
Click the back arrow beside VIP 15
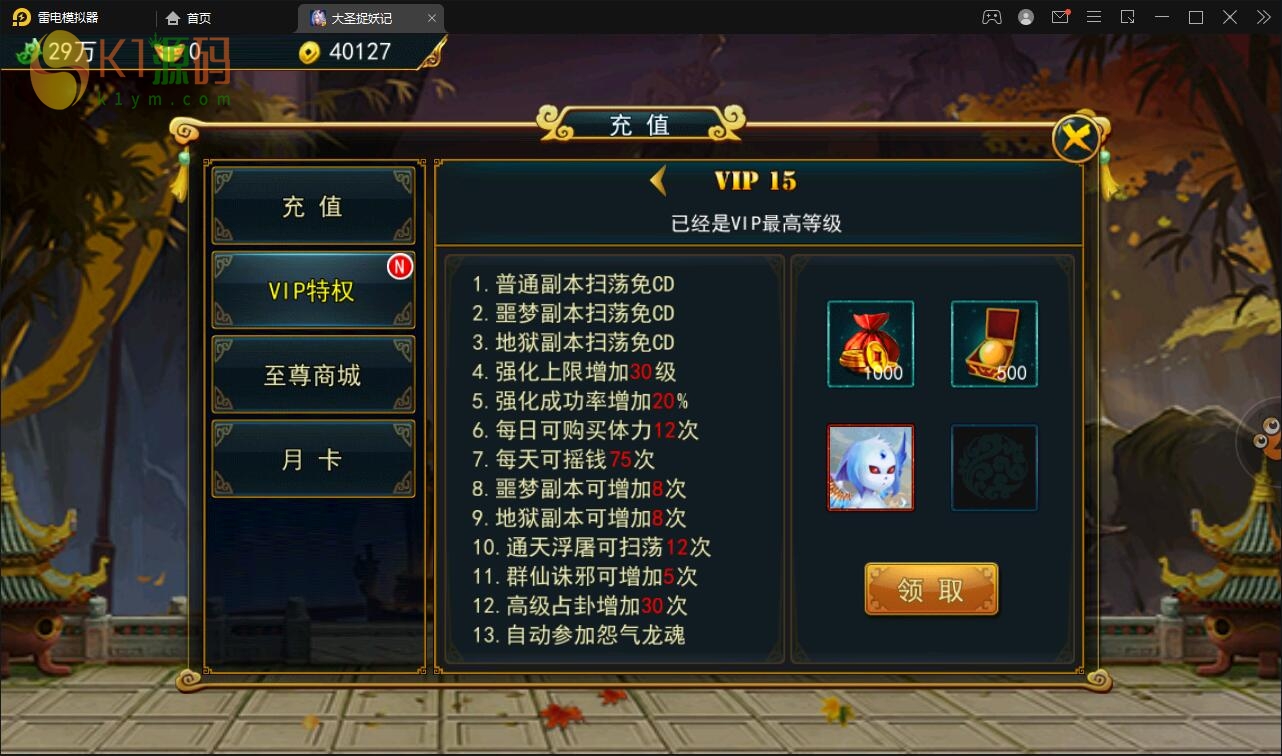click(657, 180)
